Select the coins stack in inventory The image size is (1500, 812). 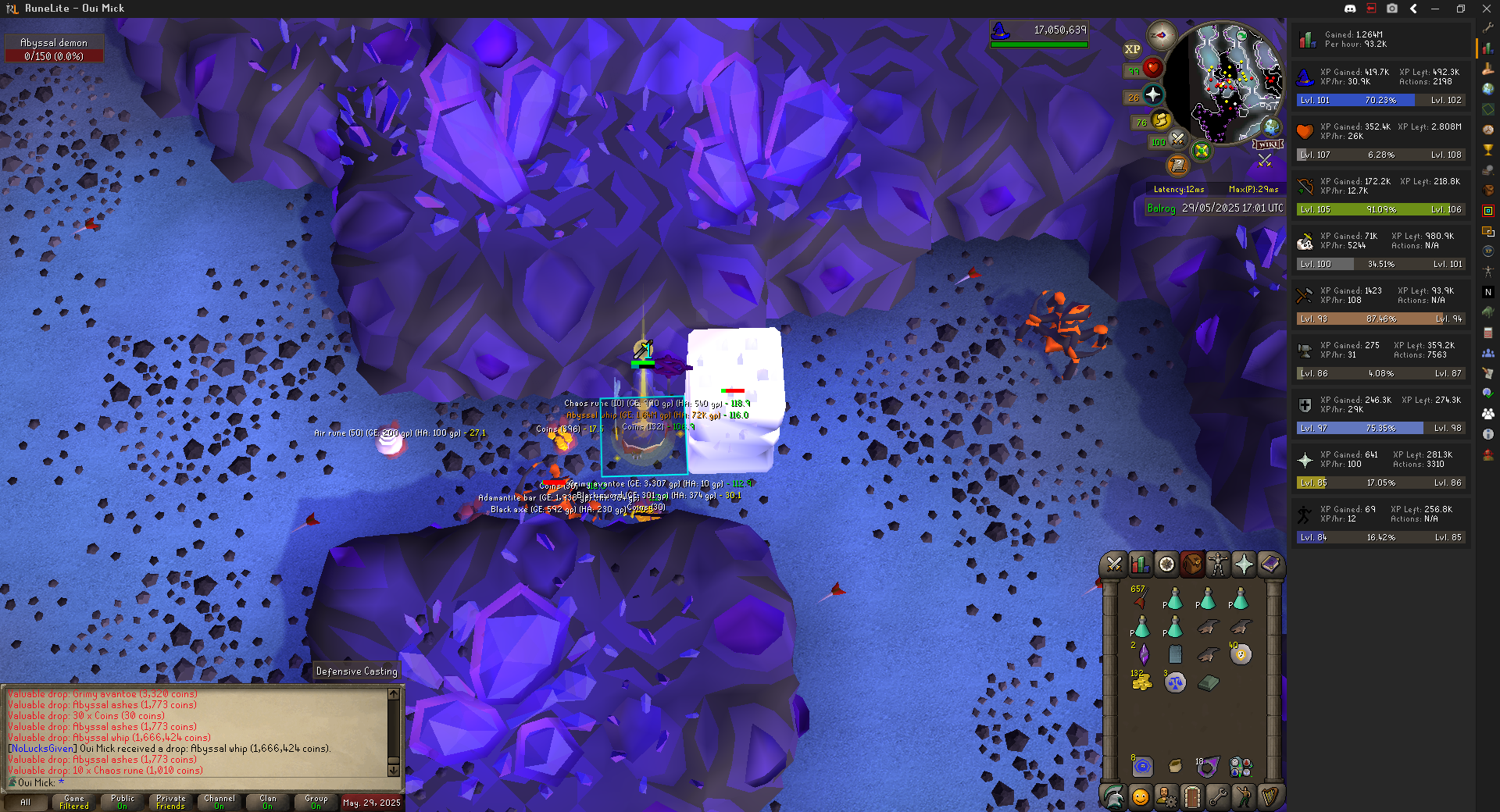click(1141, 682)
